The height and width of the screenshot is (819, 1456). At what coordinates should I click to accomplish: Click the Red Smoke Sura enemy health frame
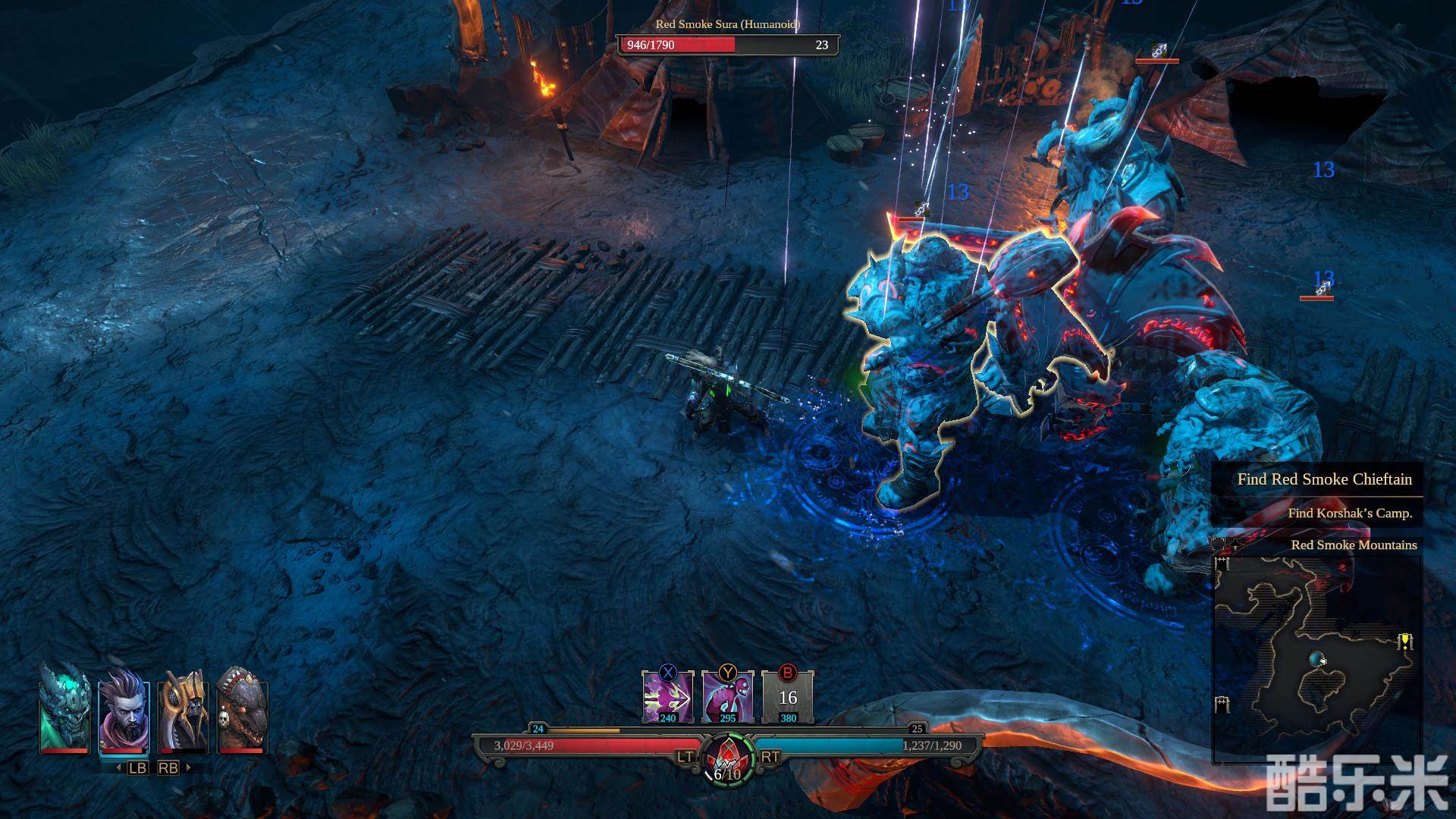[727, 45]
